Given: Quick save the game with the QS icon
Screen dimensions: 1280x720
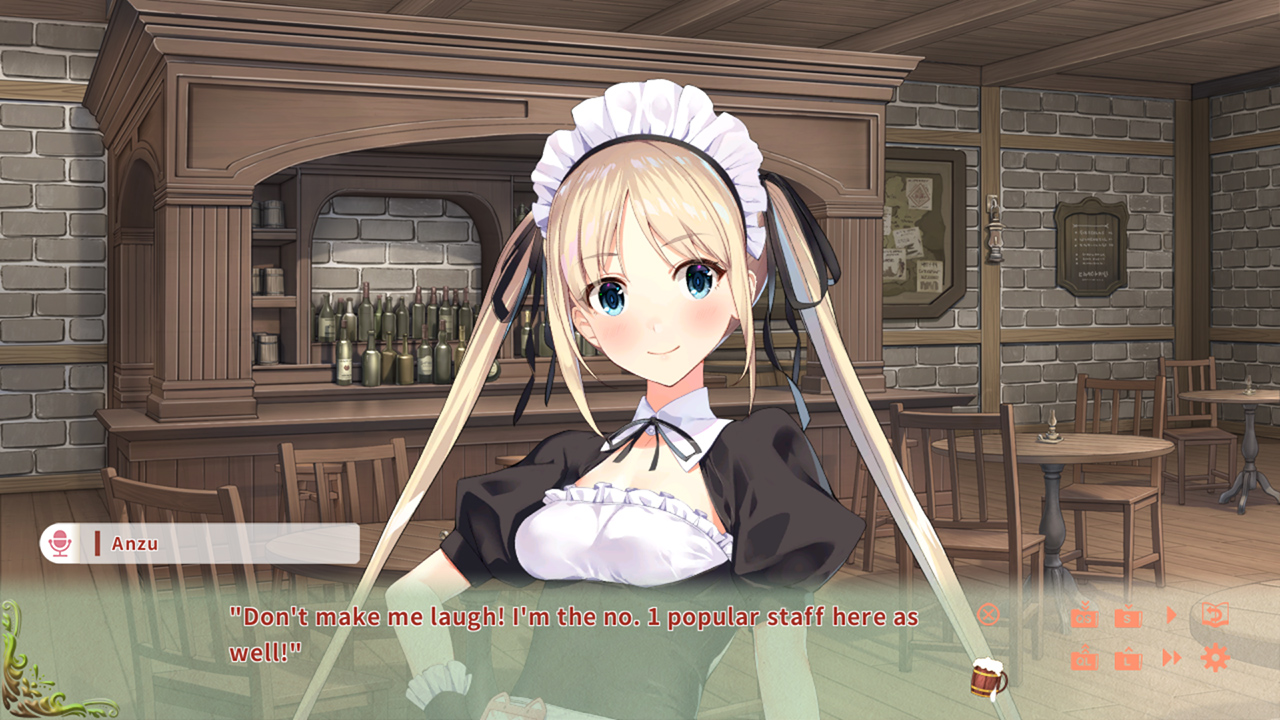Looking at the screenshot, I should pos(1085,616).
